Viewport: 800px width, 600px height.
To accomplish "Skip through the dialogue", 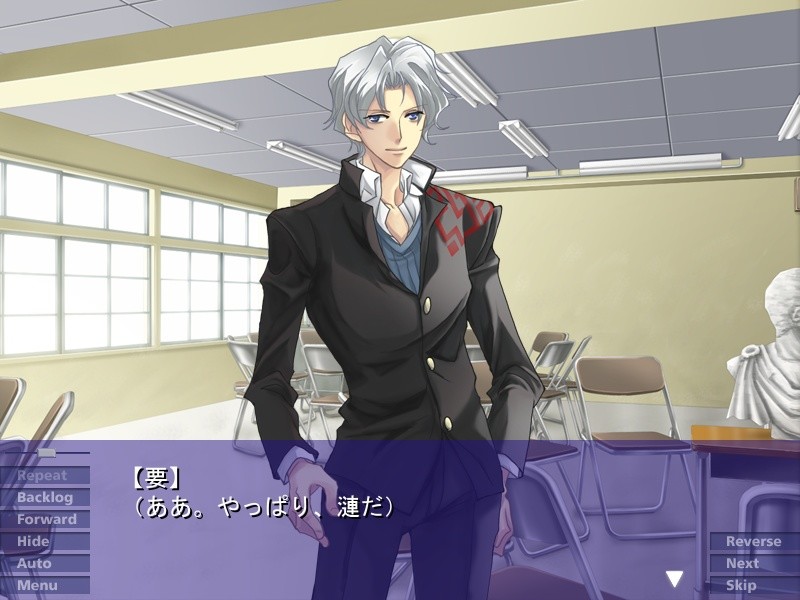I will click(754, 585).
